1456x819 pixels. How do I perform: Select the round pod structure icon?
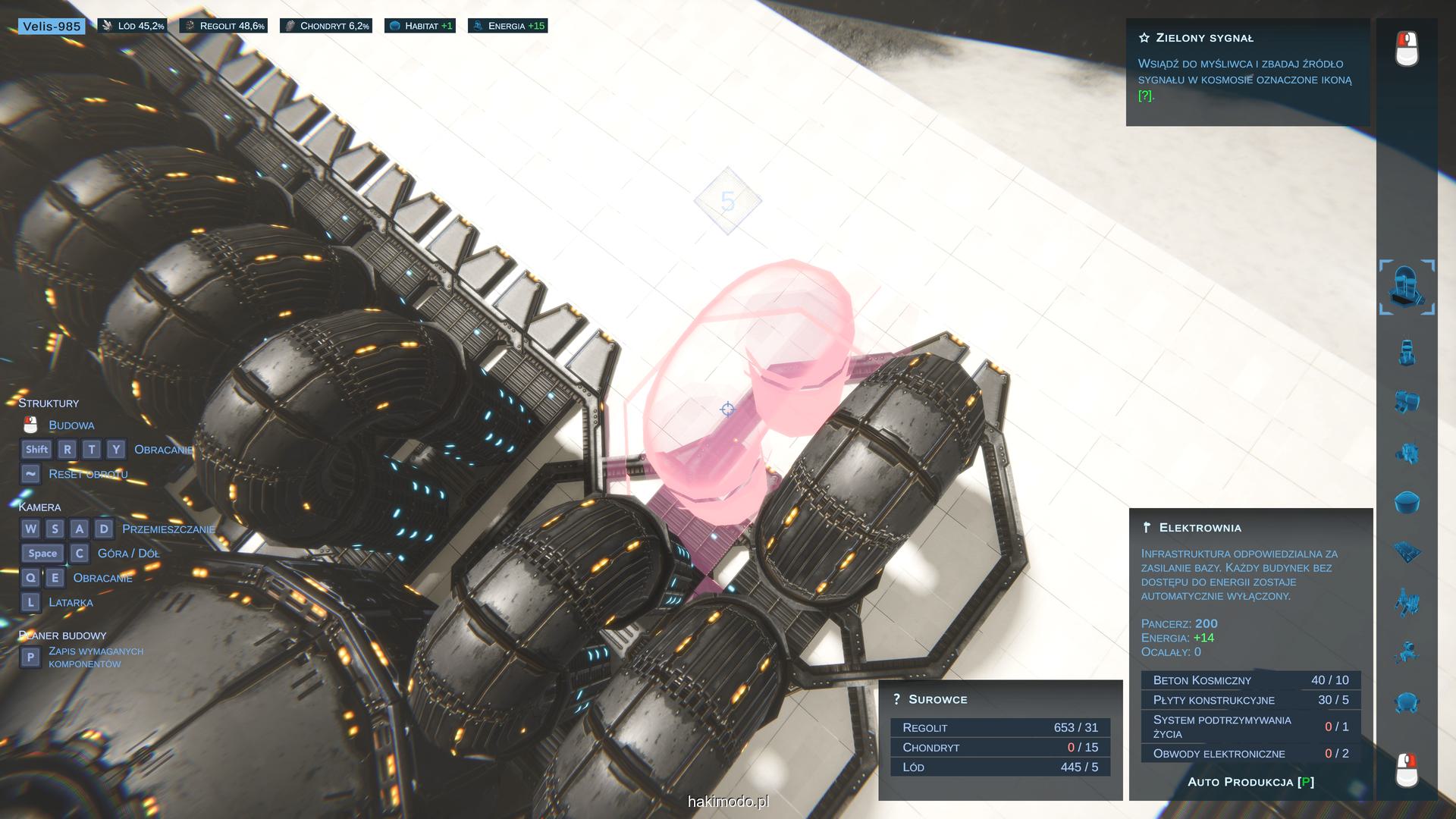pos(1407,702)
